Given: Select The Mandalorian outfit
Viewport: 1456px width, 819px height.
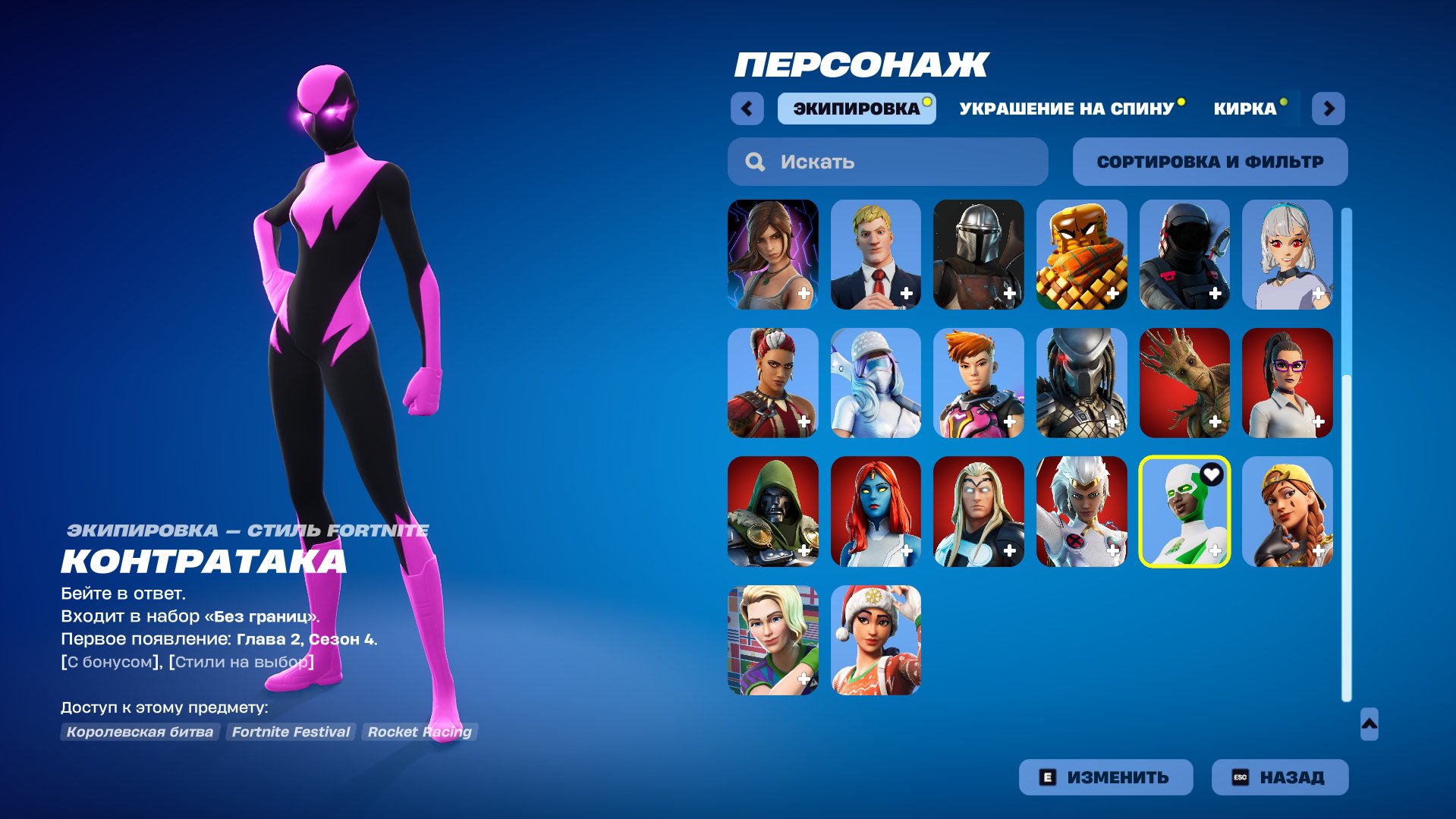Looking at the screenshot, I should point(978,254).
